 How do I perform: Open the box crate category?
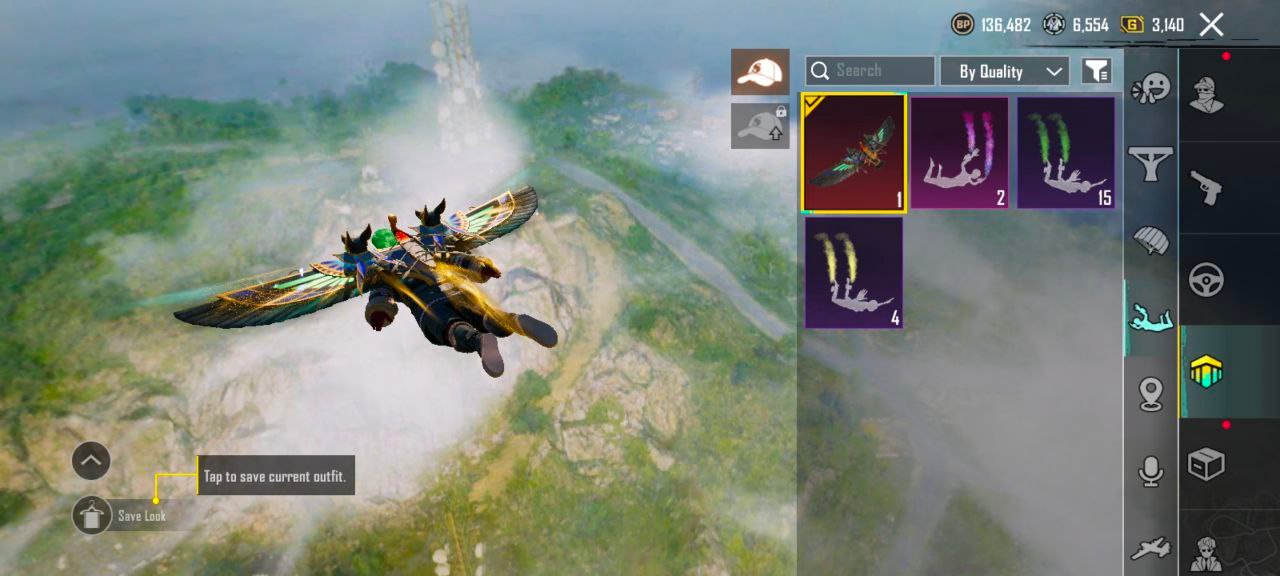point(1206,464)
